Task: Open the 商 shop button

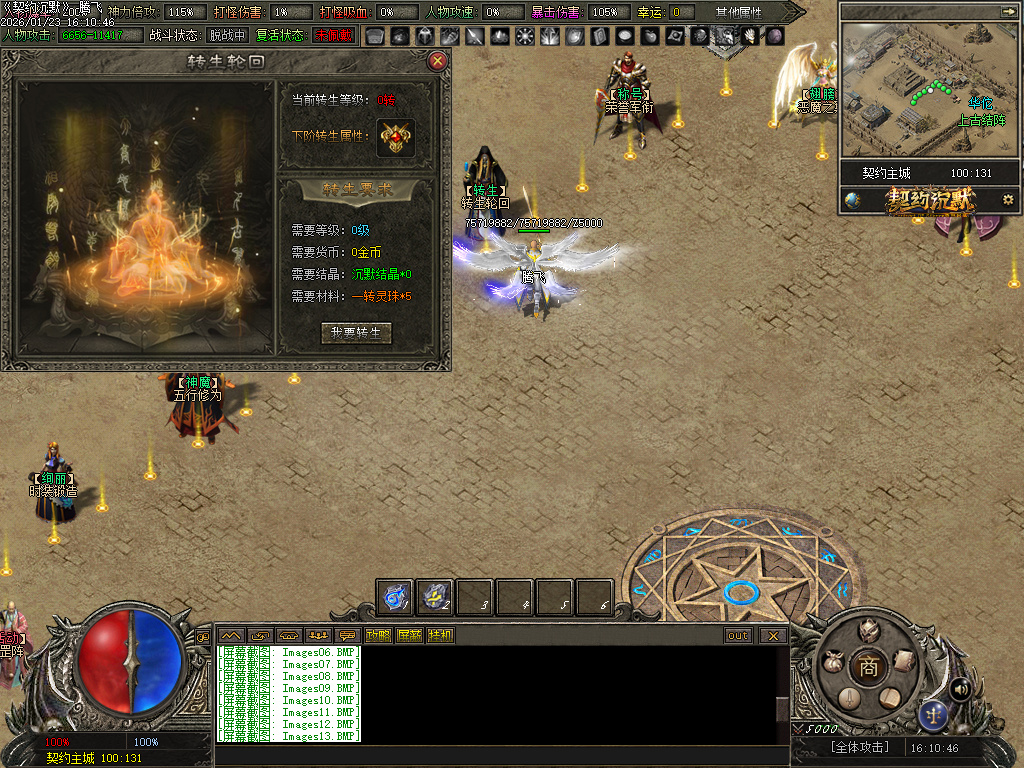Action: [x=868, y=667]
